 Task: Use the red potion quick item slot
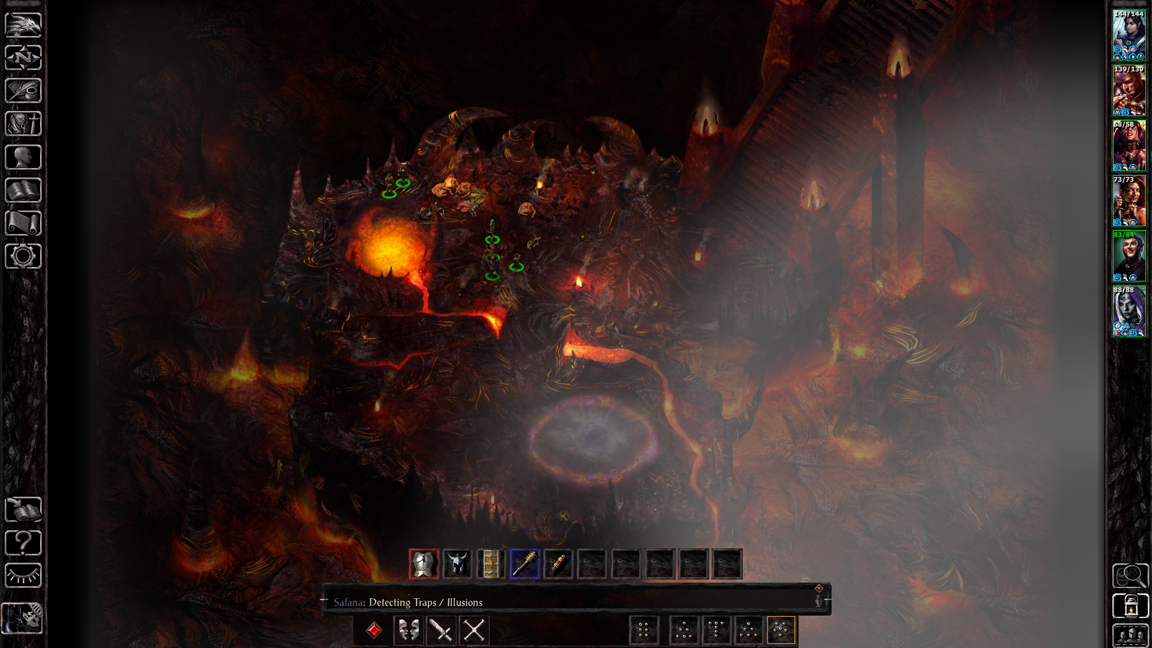(558, 564)
